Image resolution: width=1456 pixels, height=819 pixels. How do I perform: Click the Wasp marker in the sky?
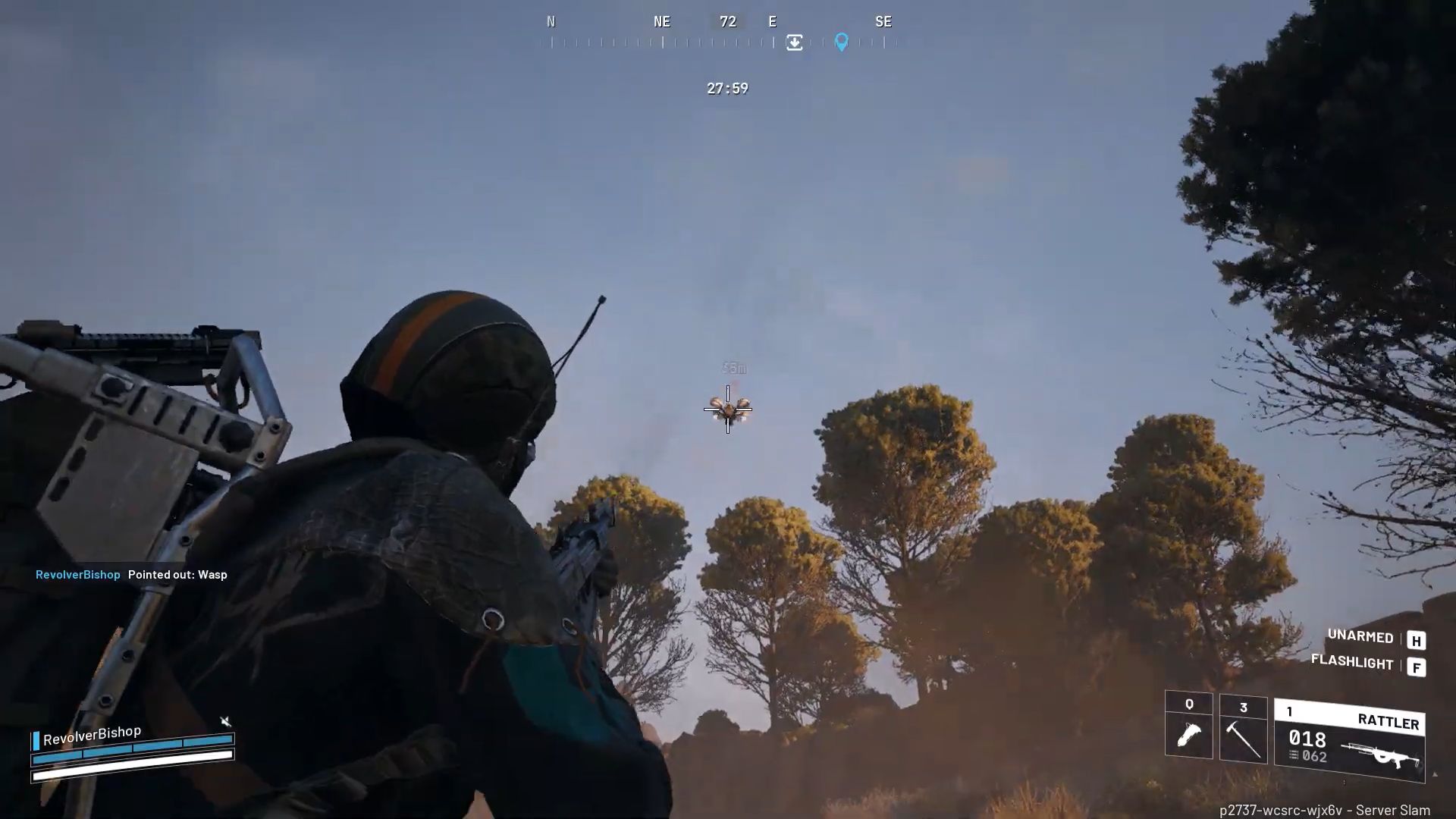pyautogui.click(x=728, y=409)
